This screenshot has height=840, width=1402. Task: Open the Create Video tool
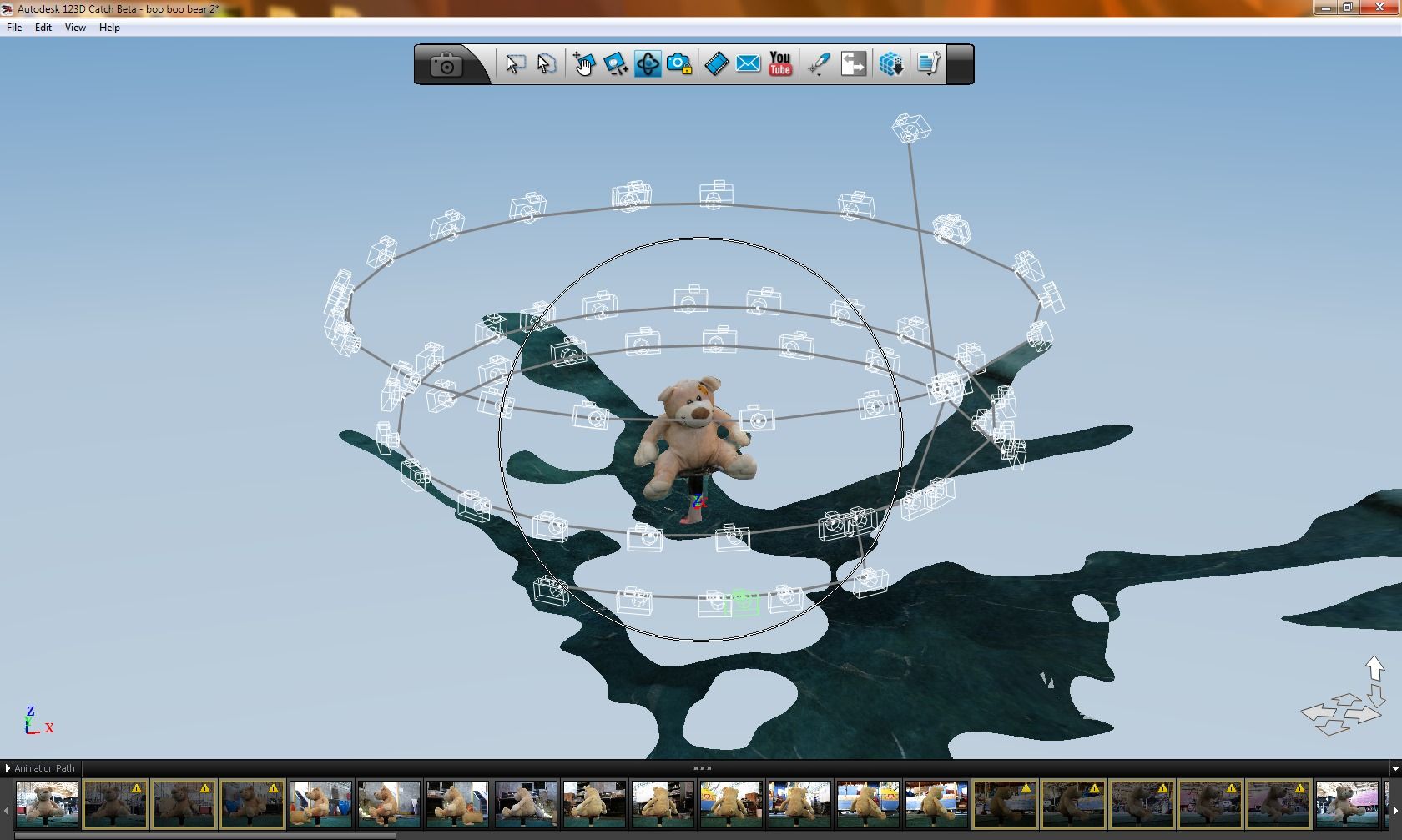point(715,63)
